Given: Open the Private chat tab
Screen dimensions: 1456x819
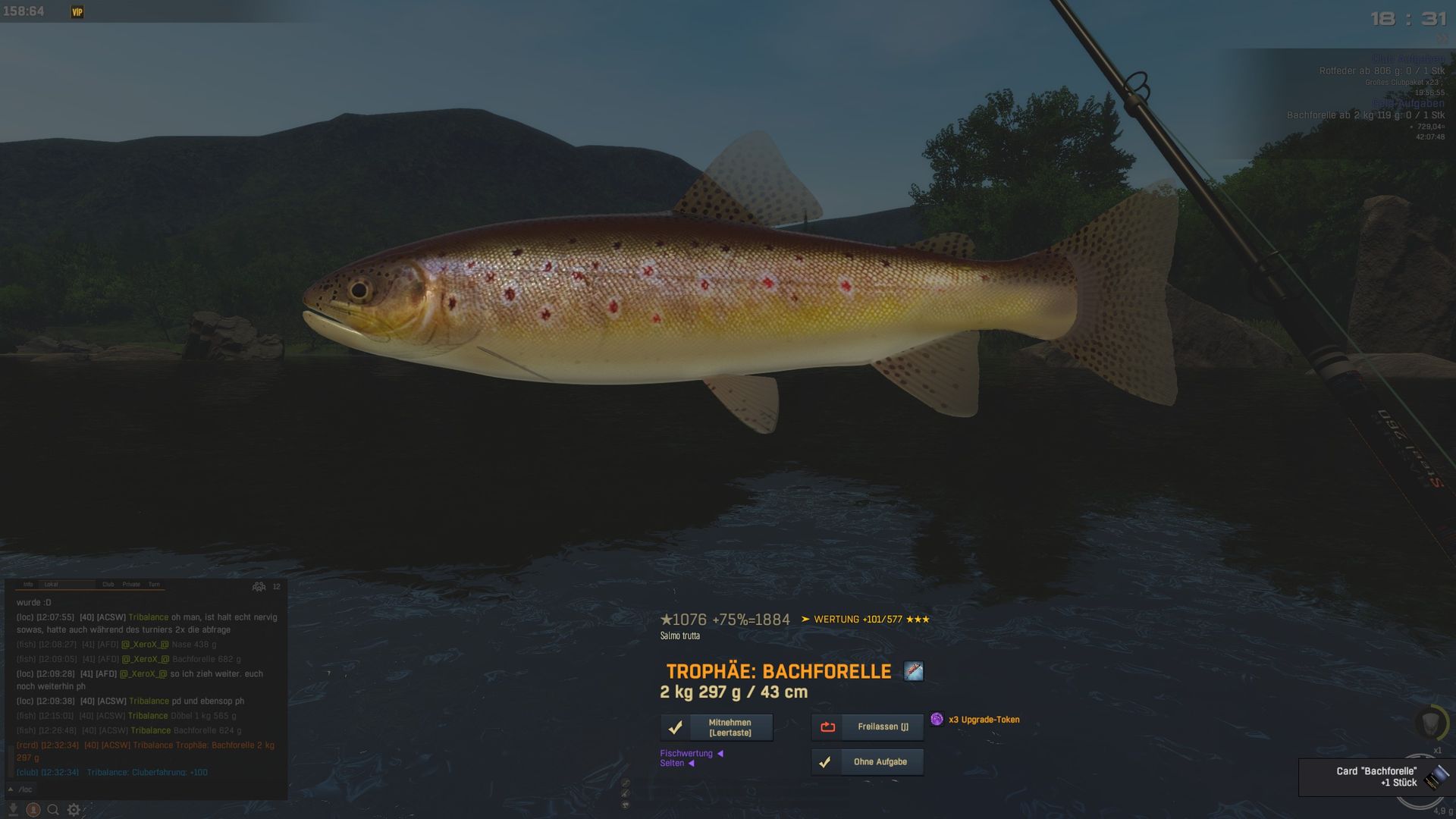Looking at the screenshot, I should tap(131, 585).
